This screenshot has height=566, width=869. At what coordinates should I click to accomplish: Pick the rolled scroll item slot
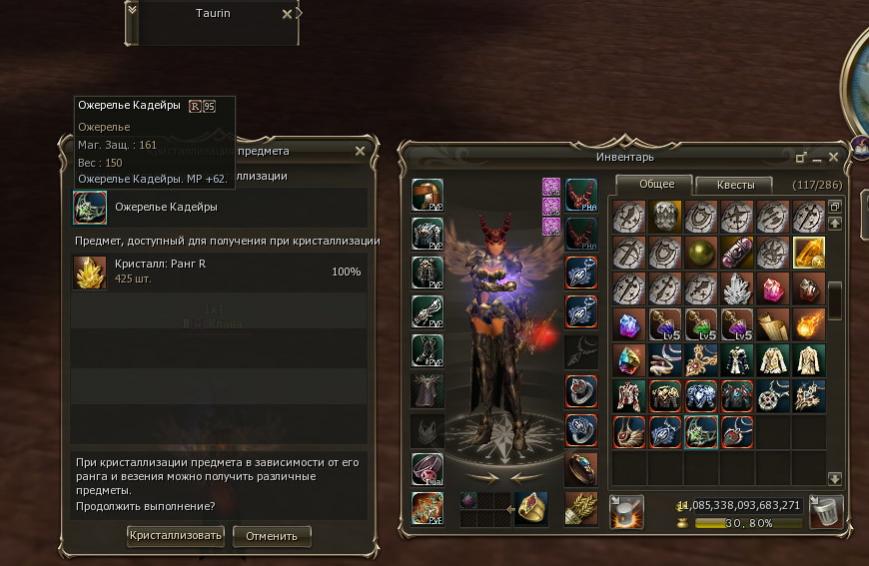772,324
